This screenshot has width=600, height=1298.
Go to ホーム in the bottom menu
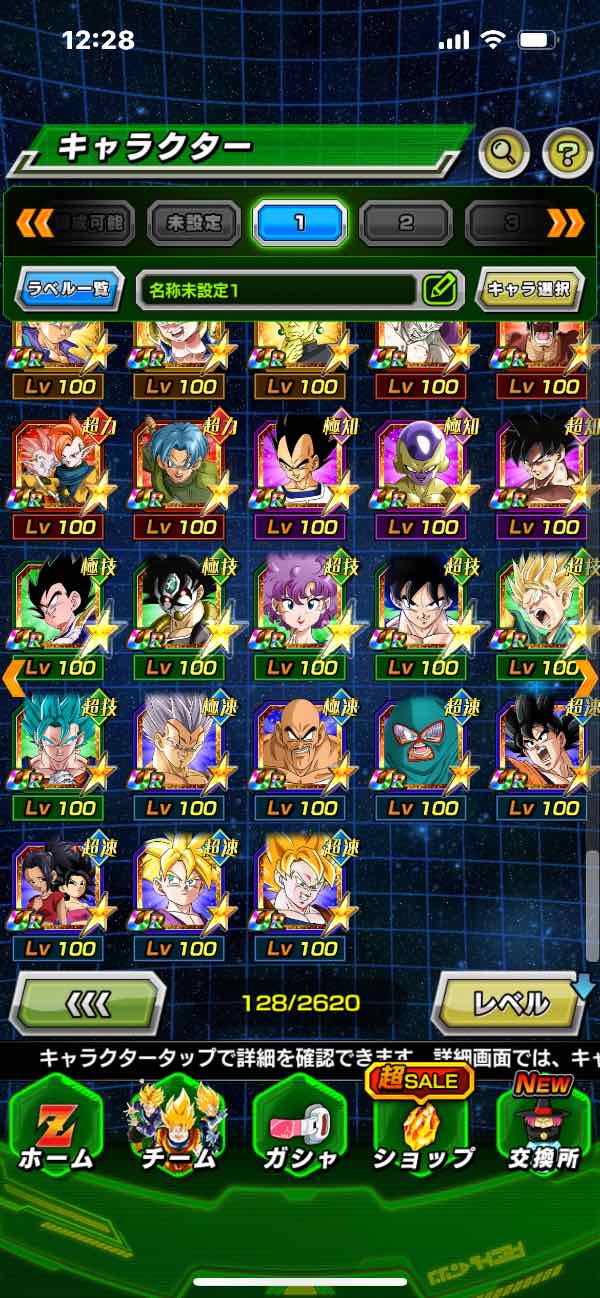click(x=56, y=1130)
